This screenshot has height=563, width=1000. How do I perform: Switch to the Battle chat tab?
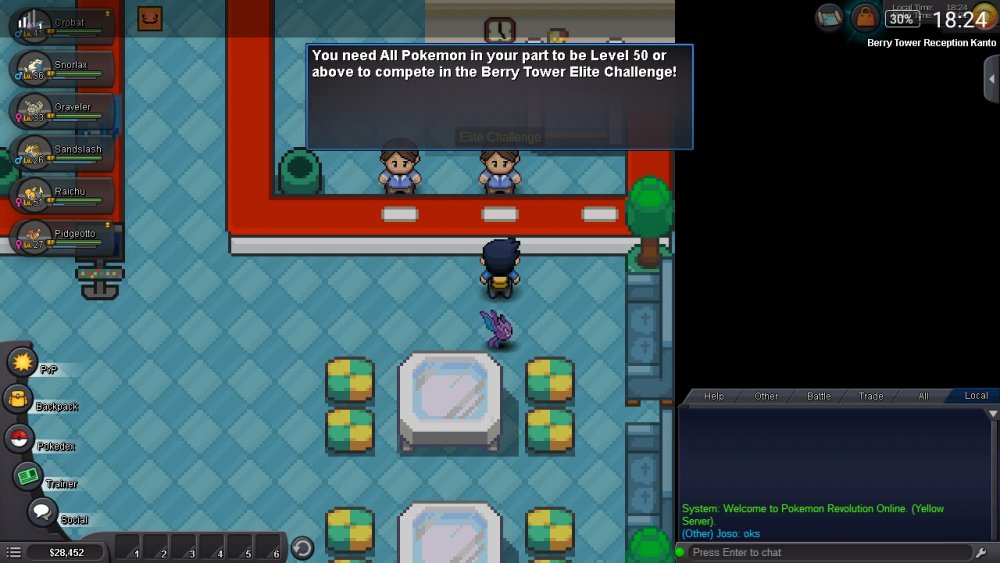819,396
